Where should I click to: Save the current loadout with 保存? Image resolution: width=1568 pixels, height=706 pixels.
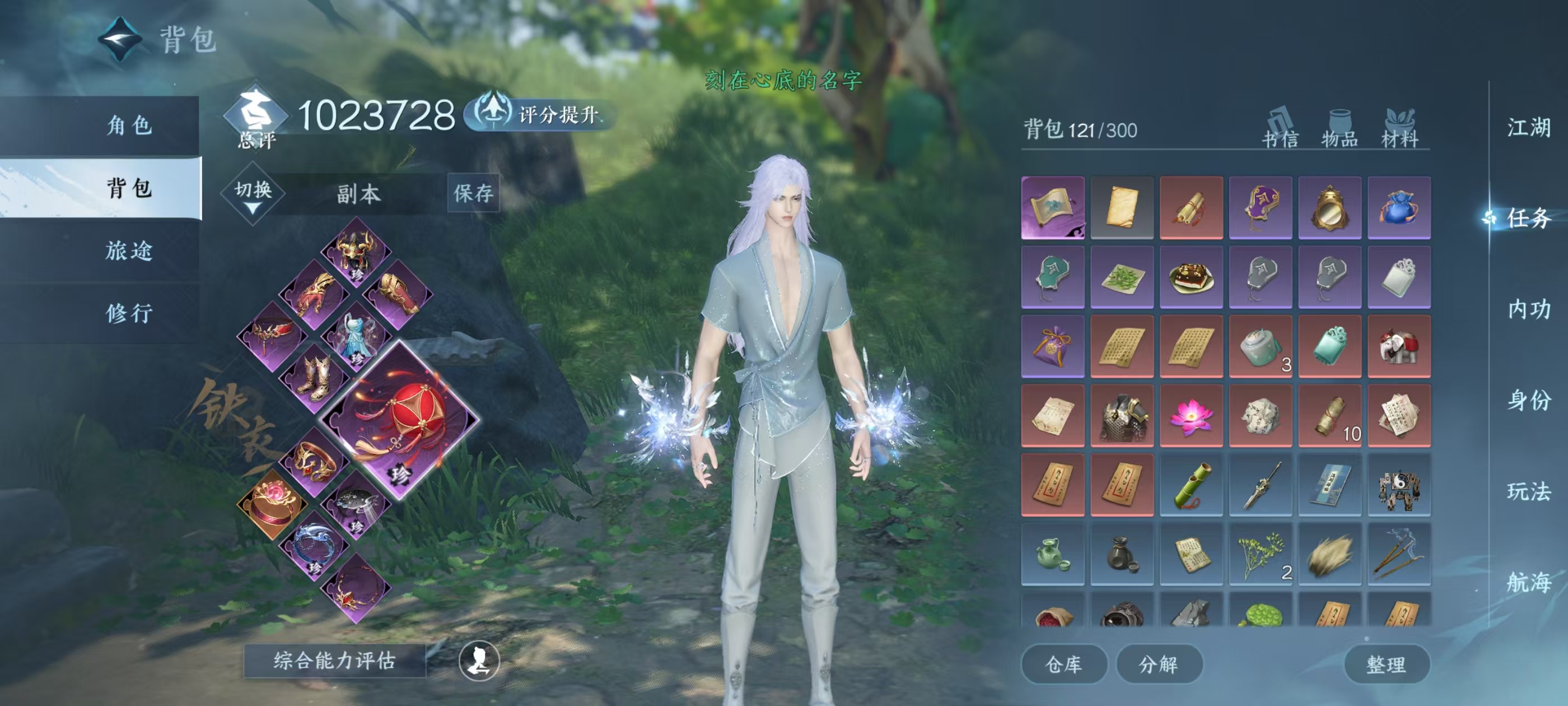(x=473, y=193)
